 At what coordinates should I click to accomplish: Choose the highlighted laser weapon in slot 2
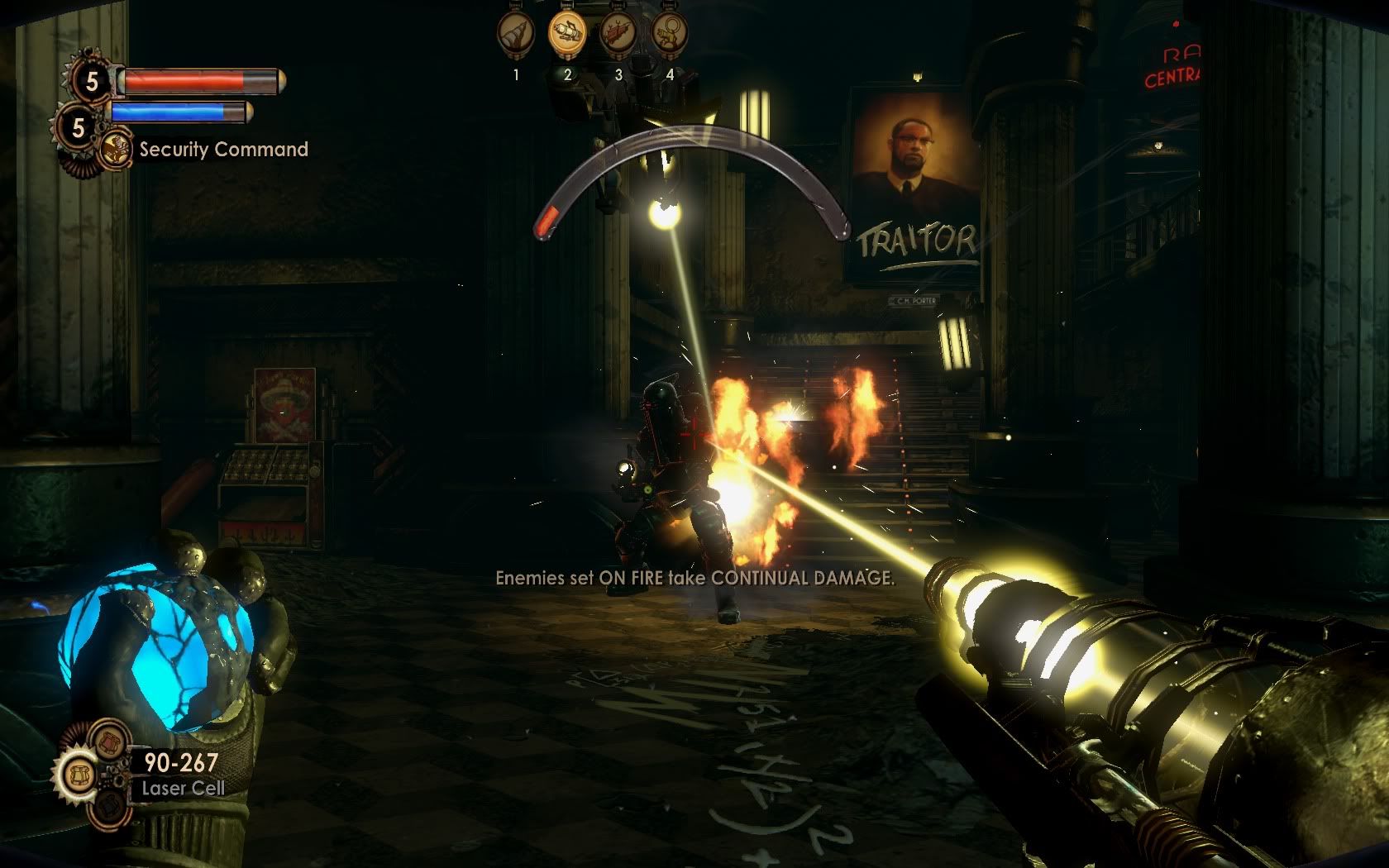pos(567,36)
